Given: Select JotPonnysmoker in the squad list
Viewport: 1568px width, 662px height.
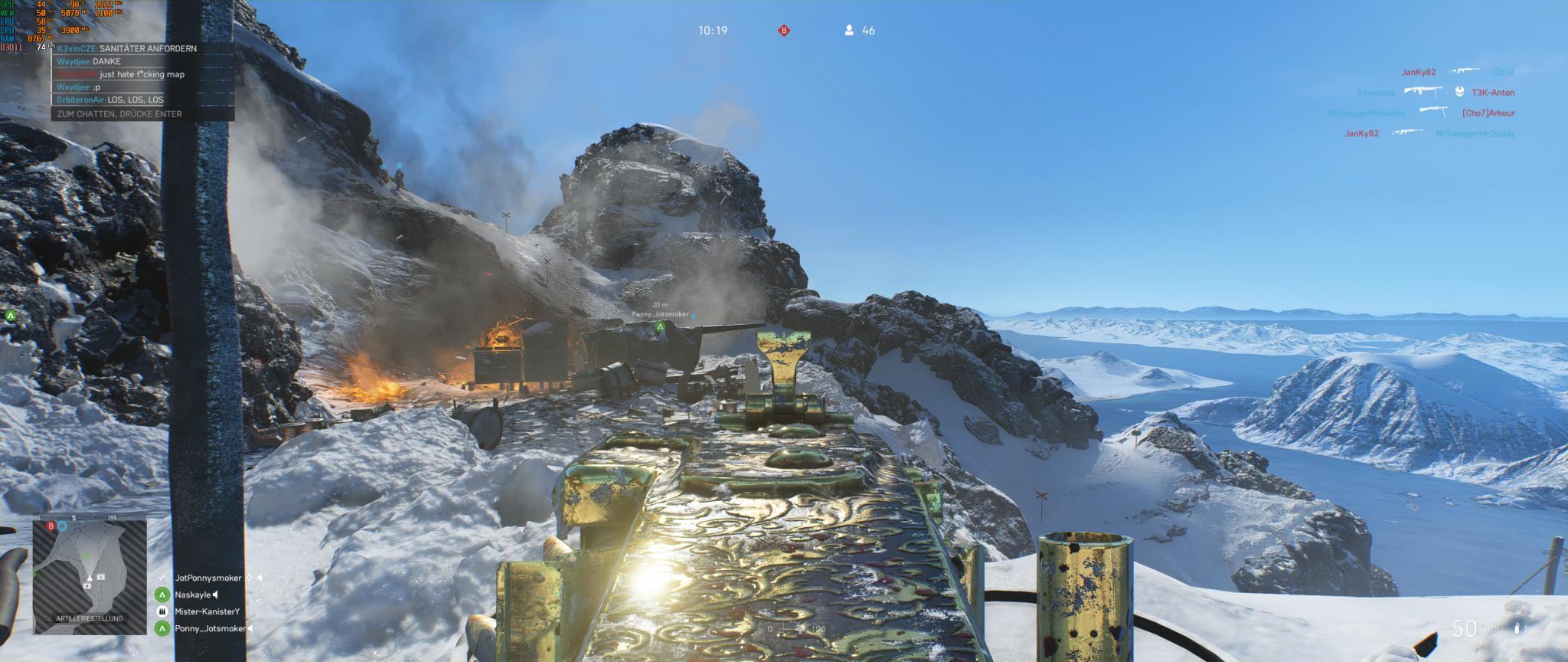Looking at the screenshot, I should pos(207,578).
